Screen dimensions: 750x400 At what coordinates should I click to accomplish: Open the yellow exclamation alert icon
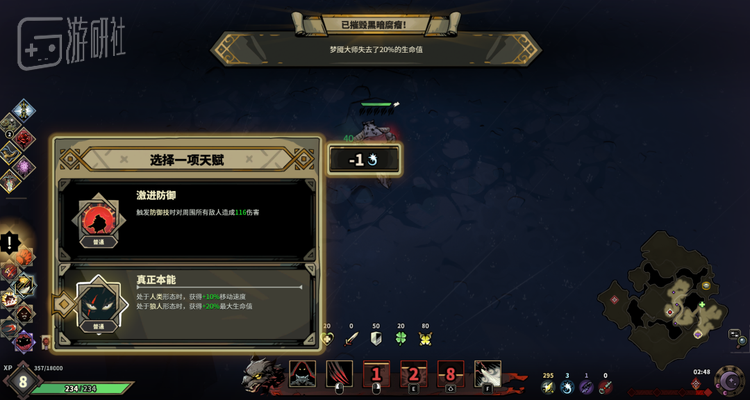pos(12,242)
